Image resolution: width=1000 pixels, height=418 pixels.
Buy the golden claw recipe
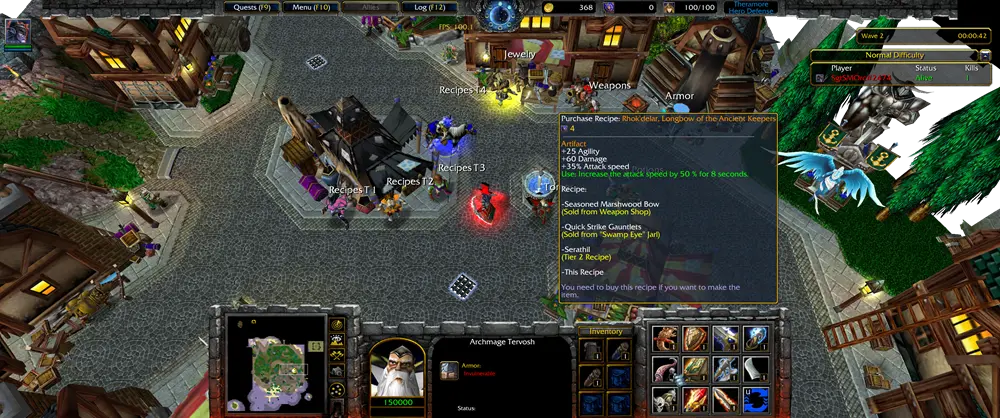click(x=667, y=340)
